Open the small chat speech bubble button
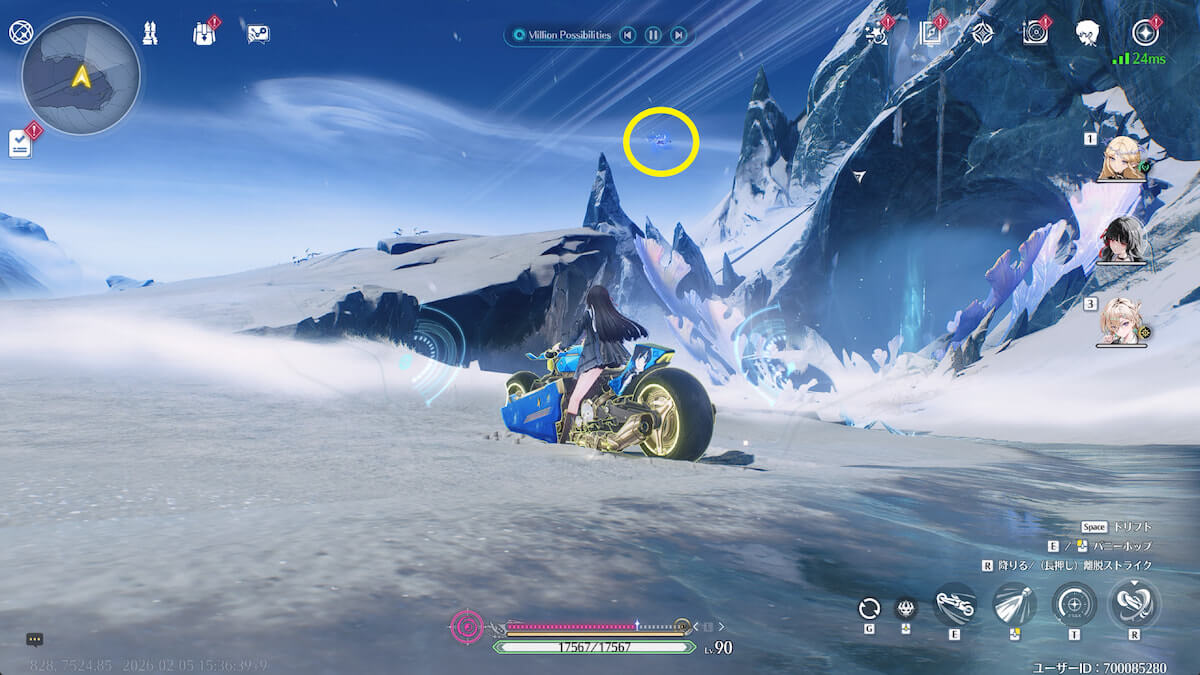The width and height of the screenshot is (1200, 675). click(x=34, y=639)
